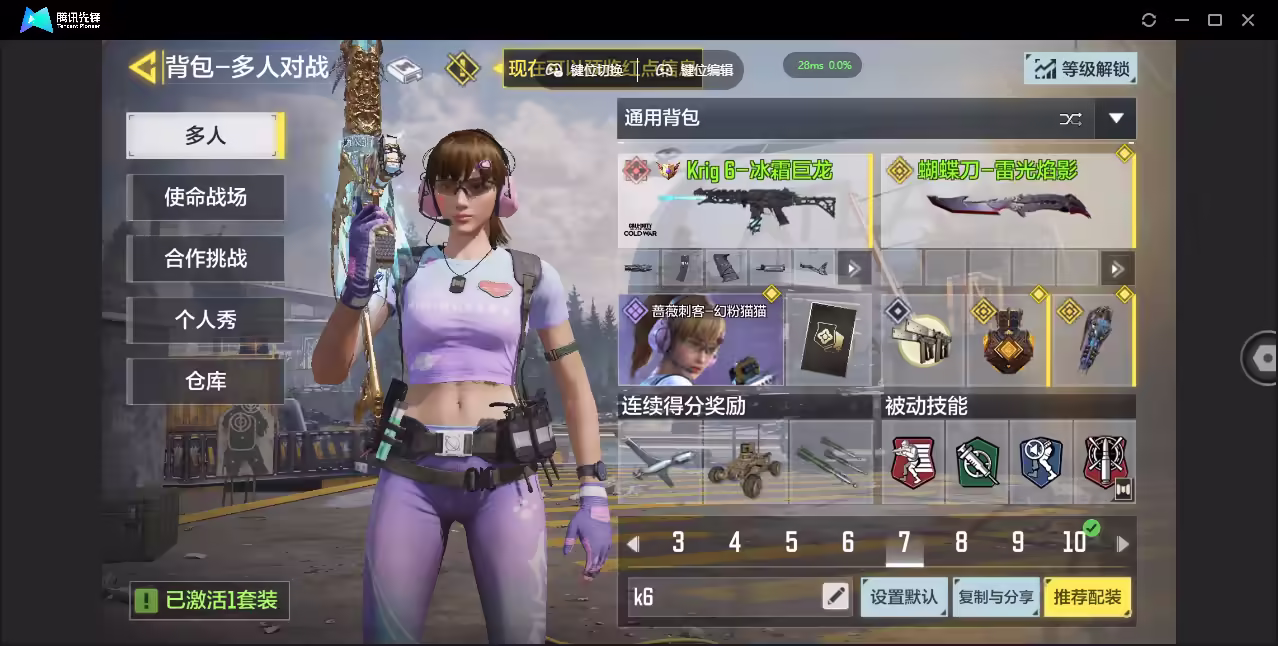Select the 多人 multiplayer tab
Viewport: 1278px width, 646px height.
(205, 136)
